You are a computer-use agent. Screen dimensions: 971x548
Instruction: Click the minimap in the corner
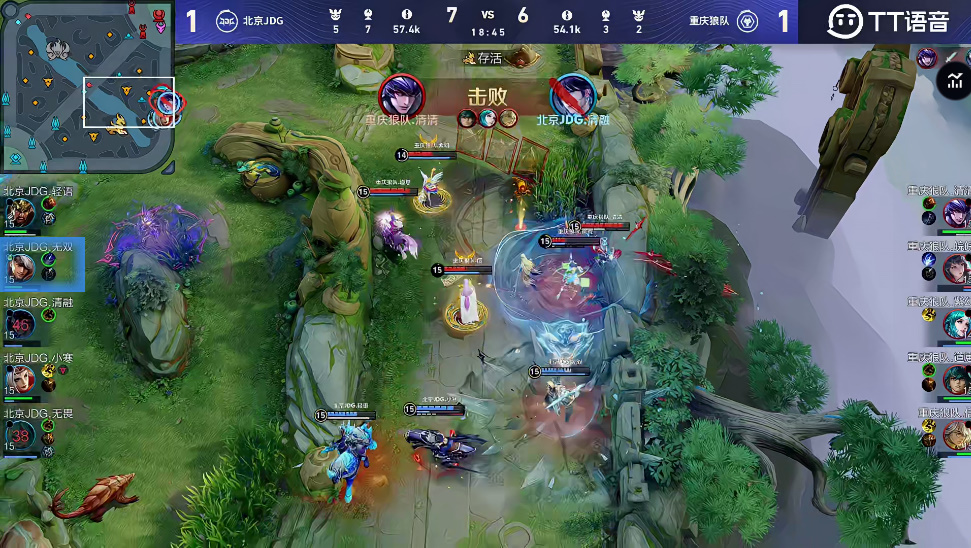(88, 88)
